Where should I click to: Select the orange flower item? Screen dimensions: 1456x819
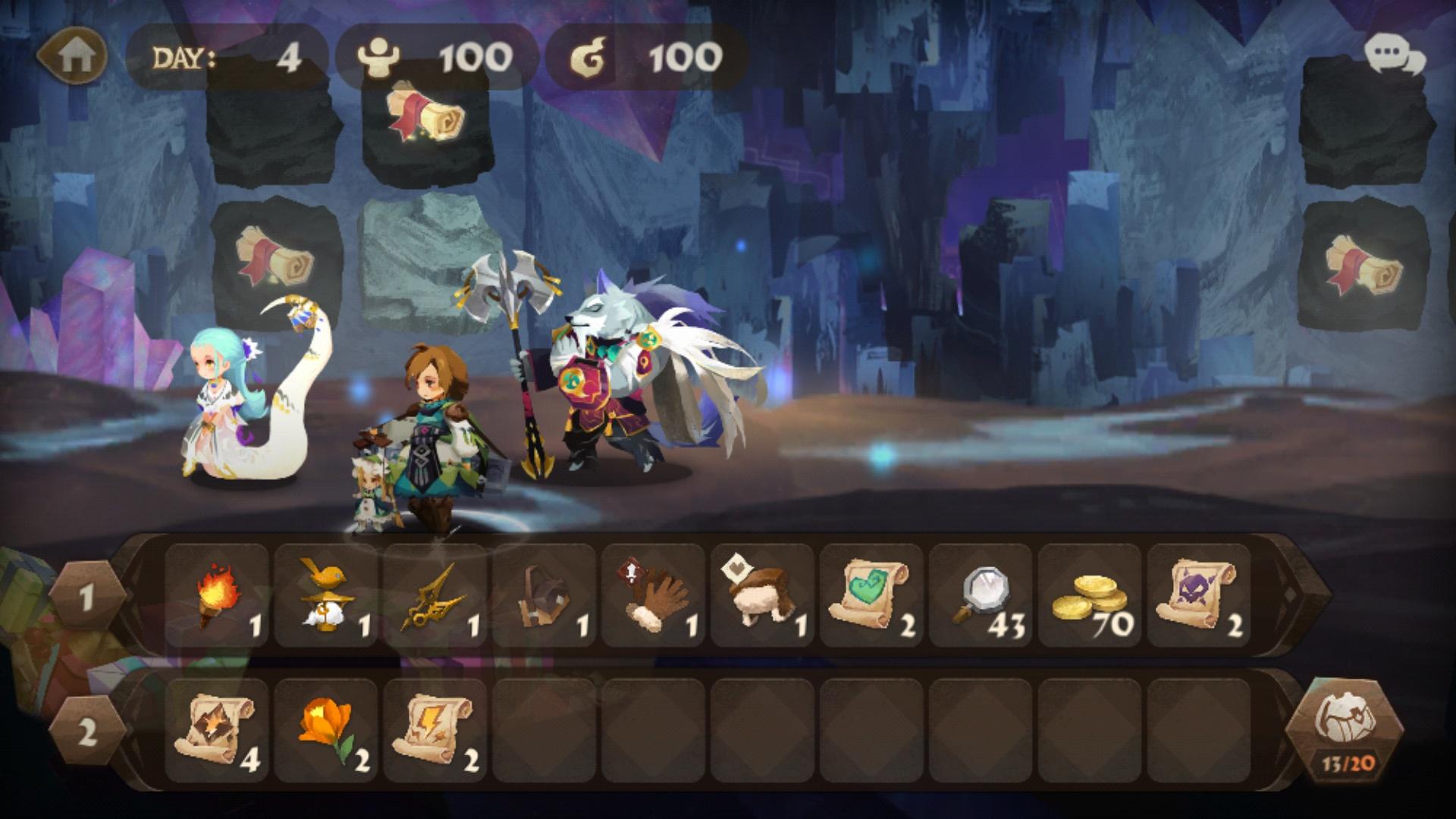[325, 728]
